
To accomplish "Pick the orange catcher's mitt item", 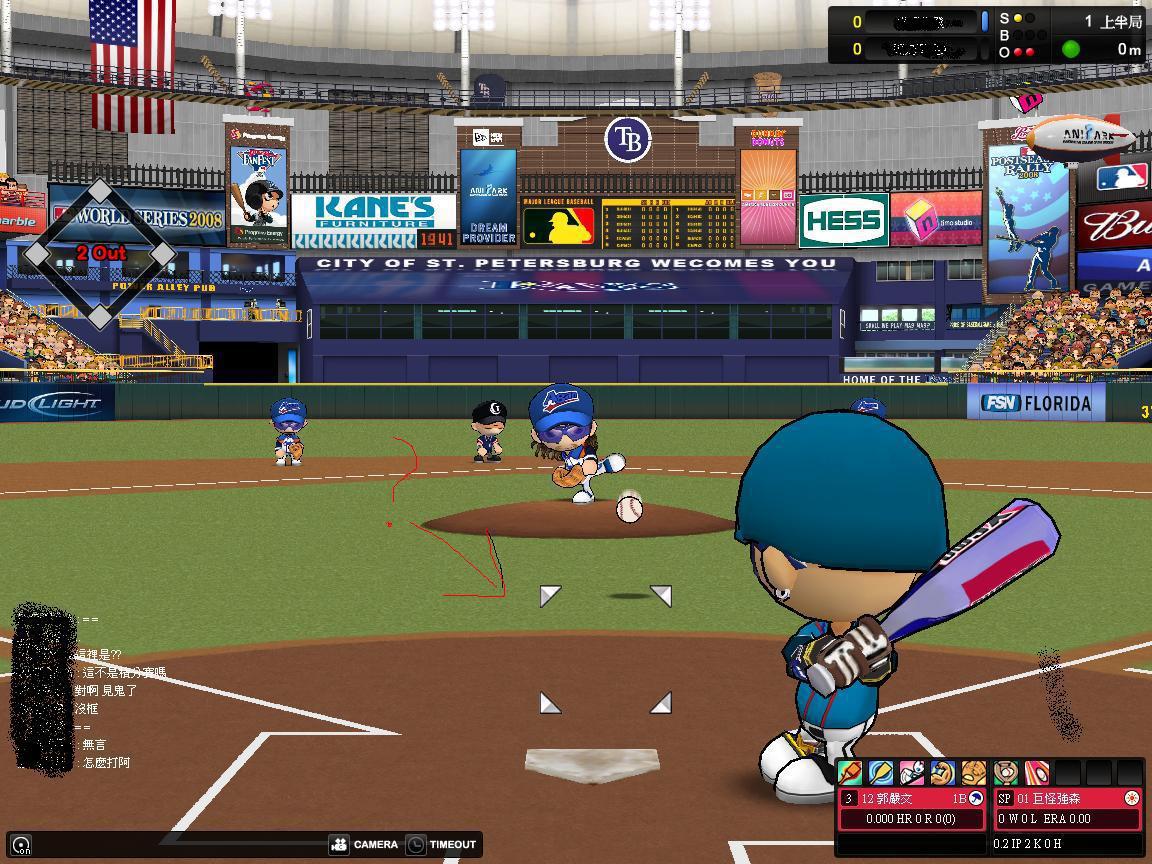I will coord(973,773).
